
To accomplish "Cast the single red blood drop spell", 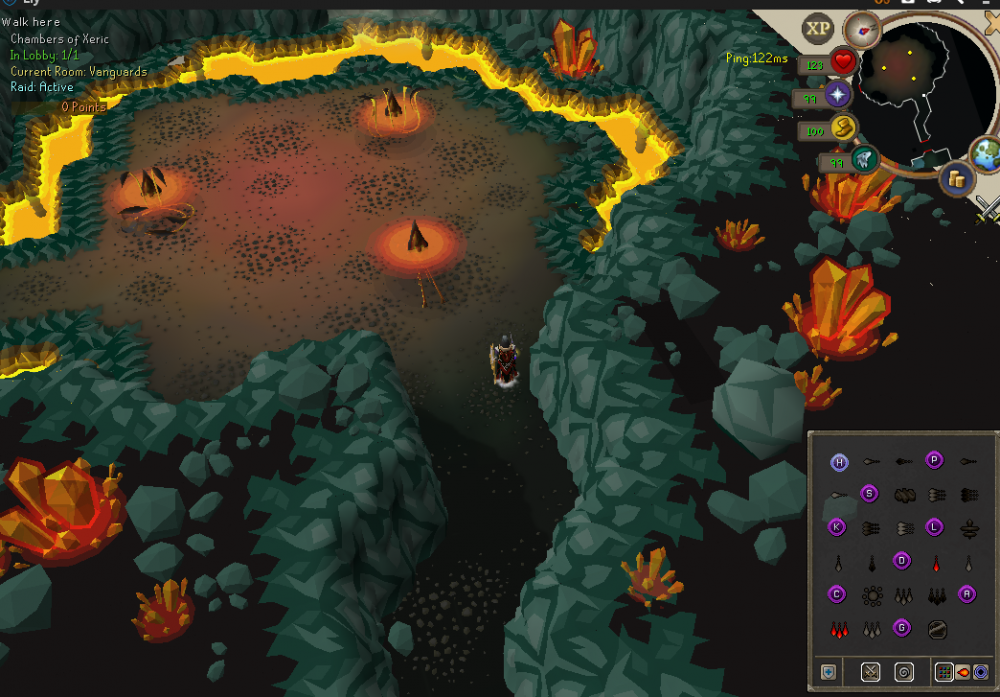I will [936, 562].
